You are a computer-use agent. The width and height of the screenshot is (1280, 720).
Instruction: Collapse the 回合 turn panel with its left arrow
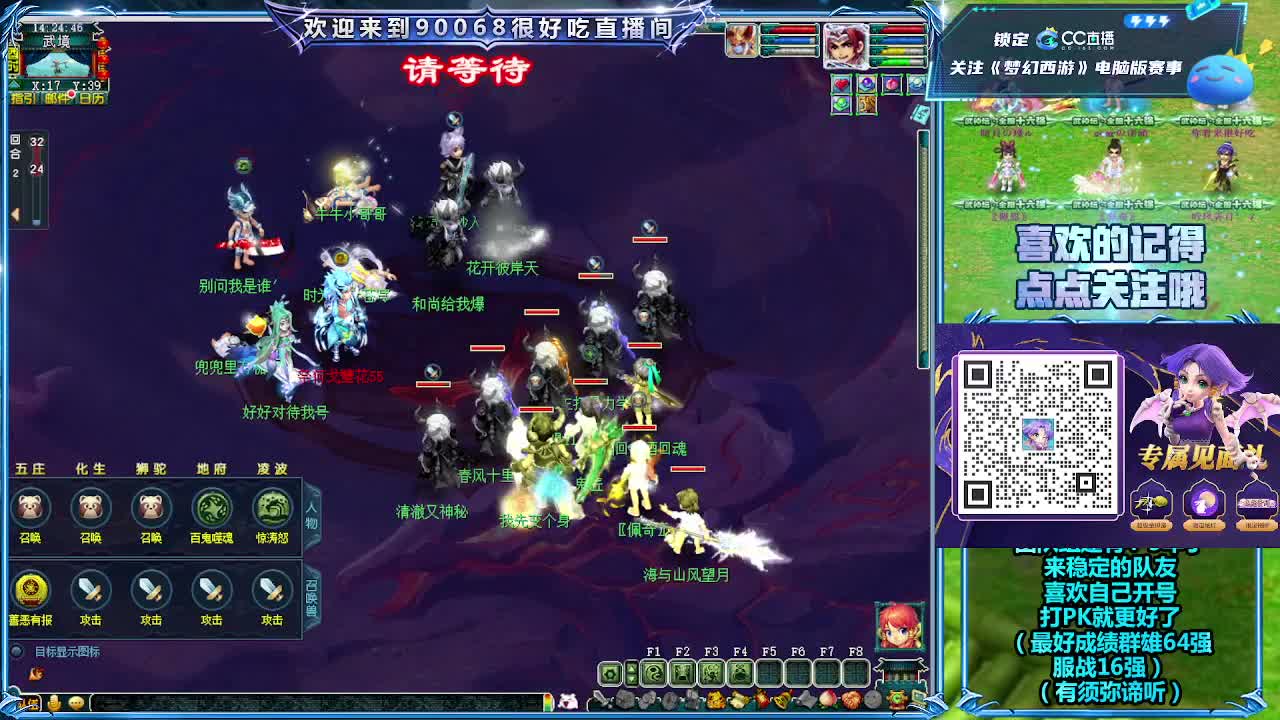coord(14,215)
